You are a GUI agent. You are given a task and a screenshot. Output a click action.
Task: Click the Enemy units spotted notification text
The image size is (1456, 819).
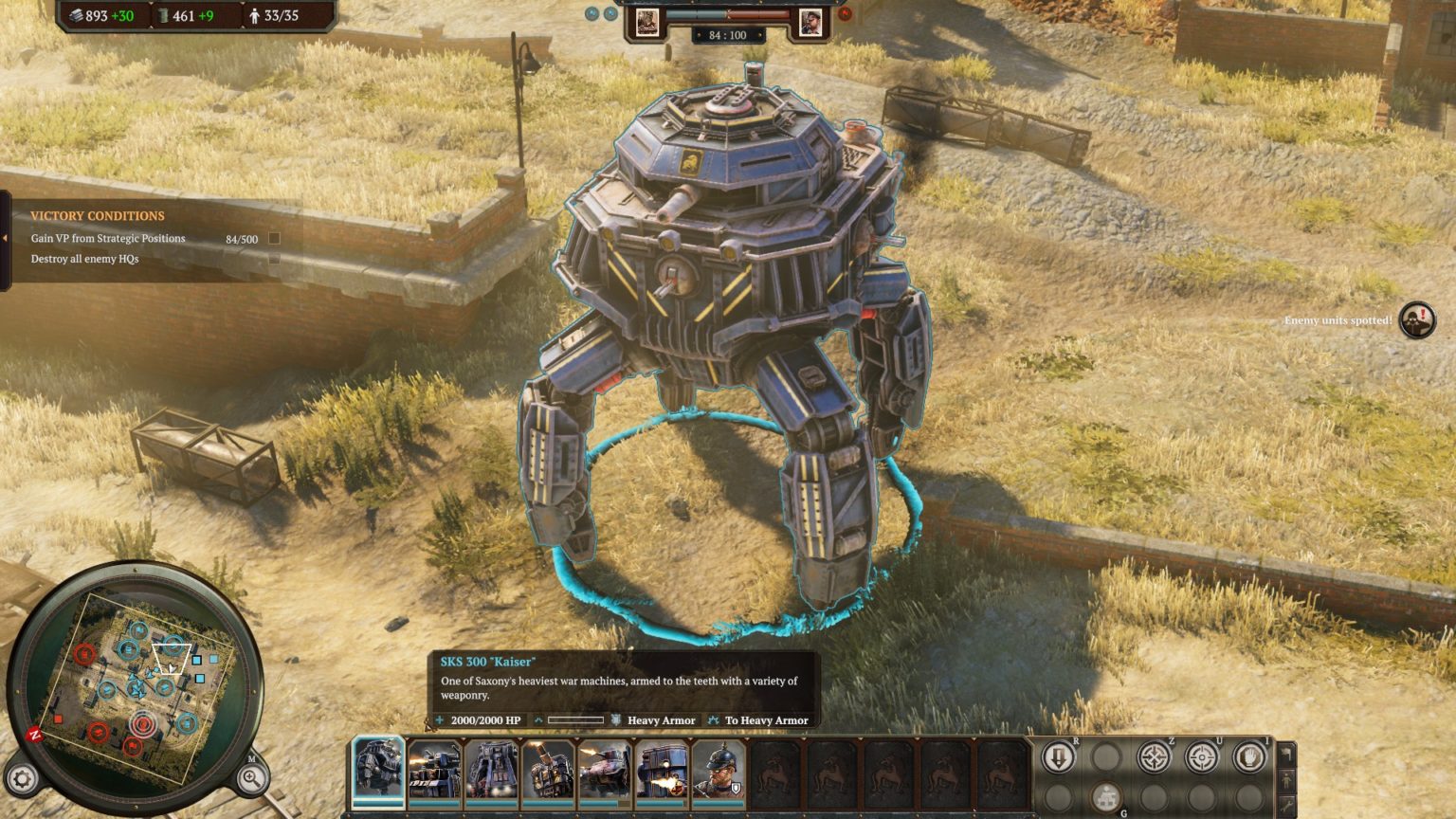[1338, 320]
